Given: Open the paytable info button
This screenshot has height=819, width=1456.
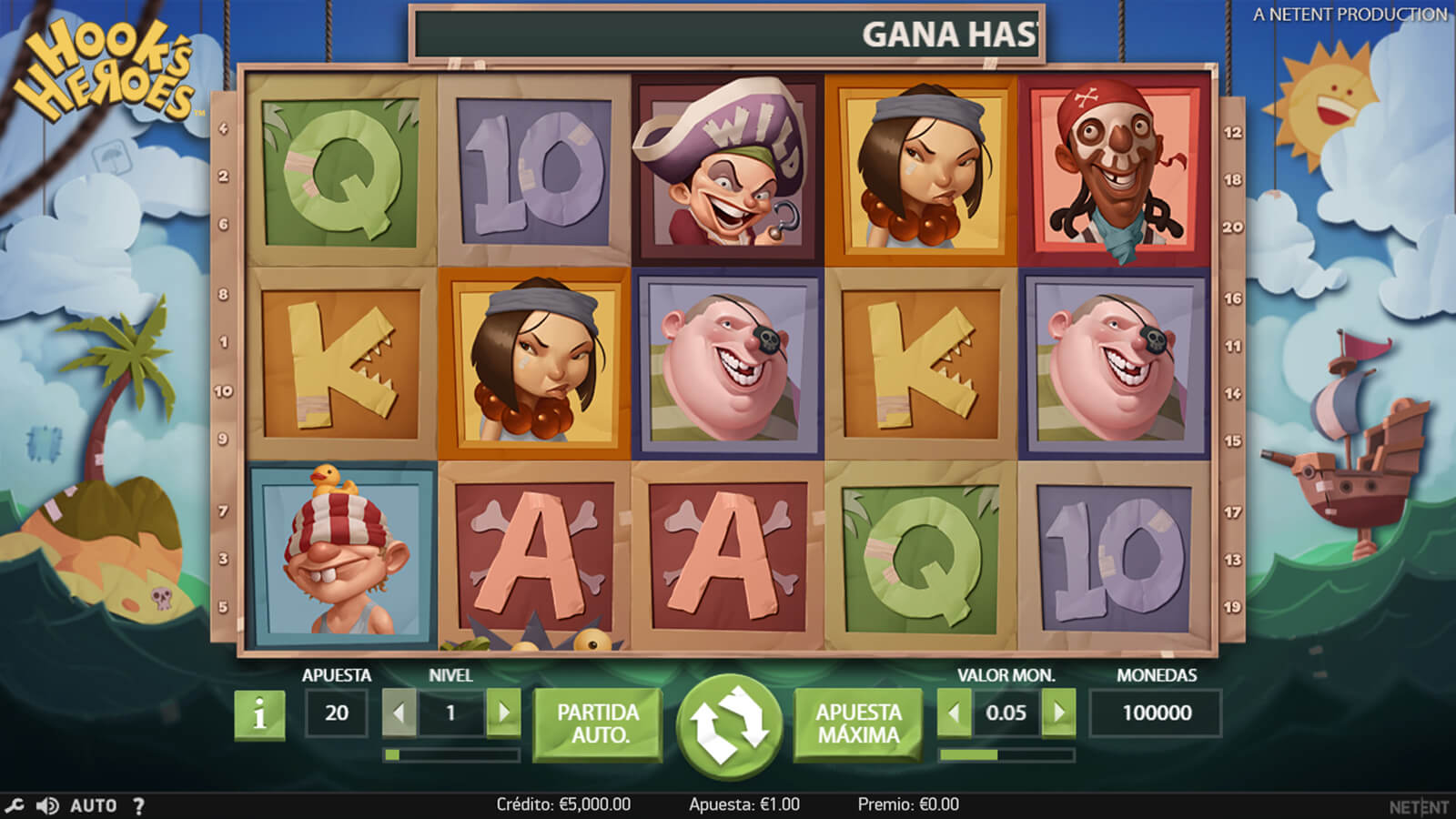Looking at the screenshot, I should click(x=259, y=714).
